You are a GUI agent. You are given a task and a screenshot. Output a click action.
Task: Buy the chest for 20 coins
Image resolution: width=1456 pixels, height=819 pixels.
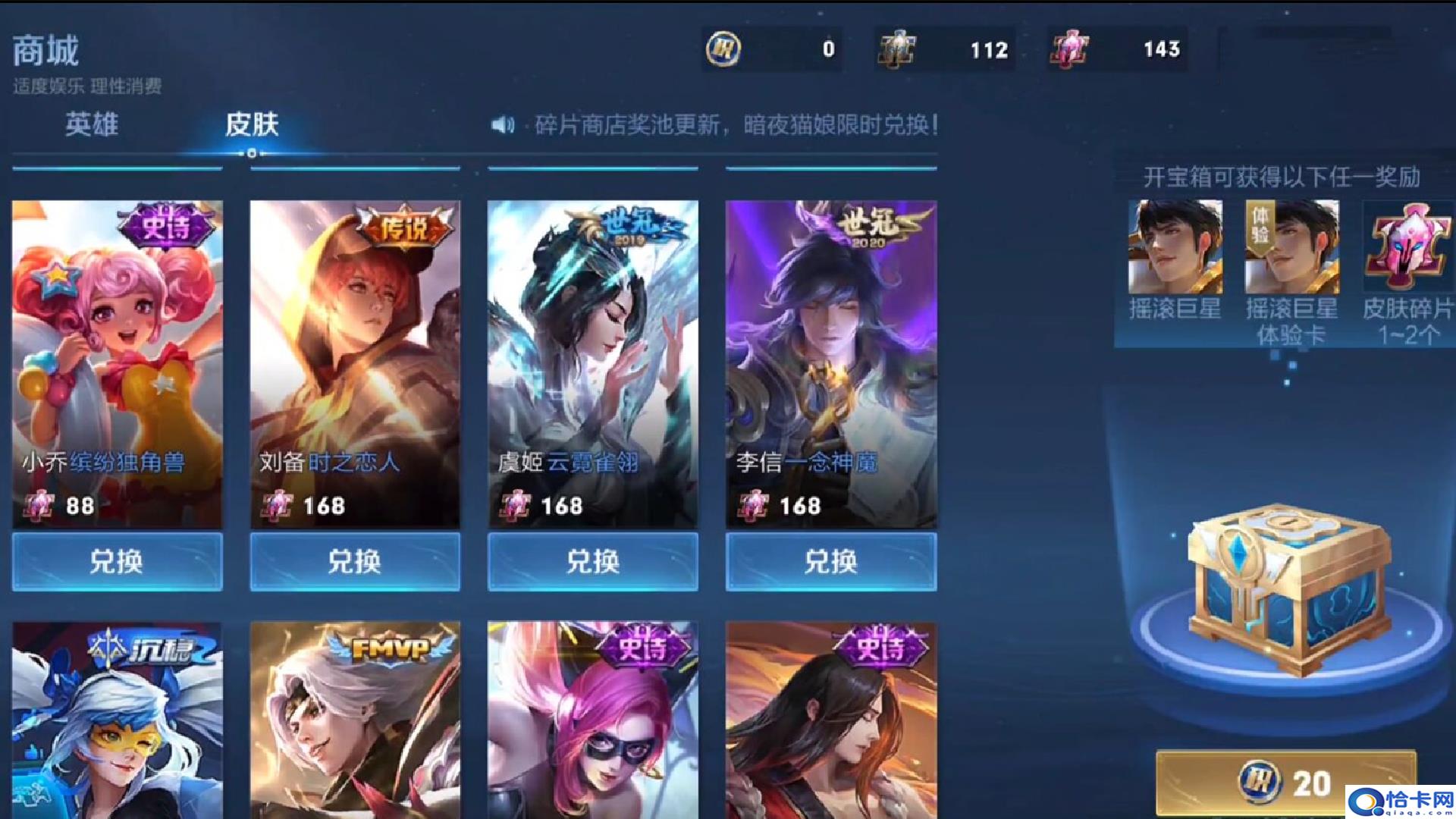point(1286,783)
